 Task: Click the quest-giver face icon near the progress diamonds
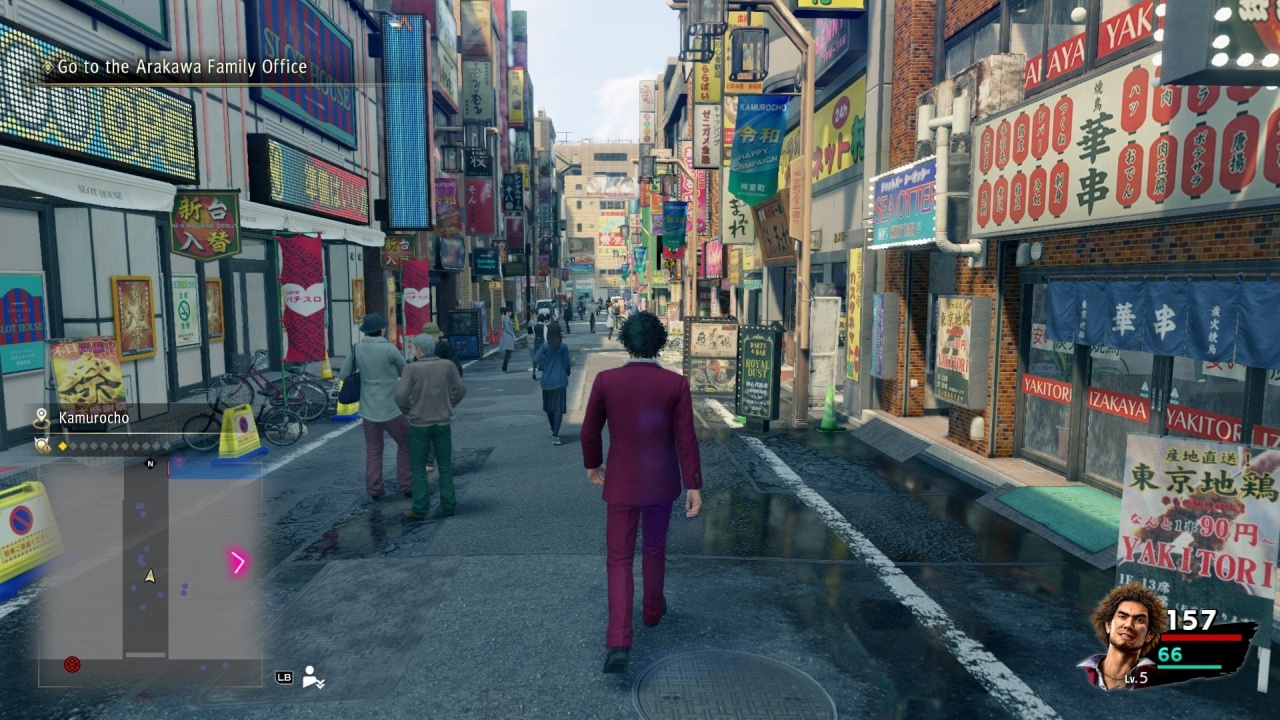pyautogui.click(x=41, y=444)
